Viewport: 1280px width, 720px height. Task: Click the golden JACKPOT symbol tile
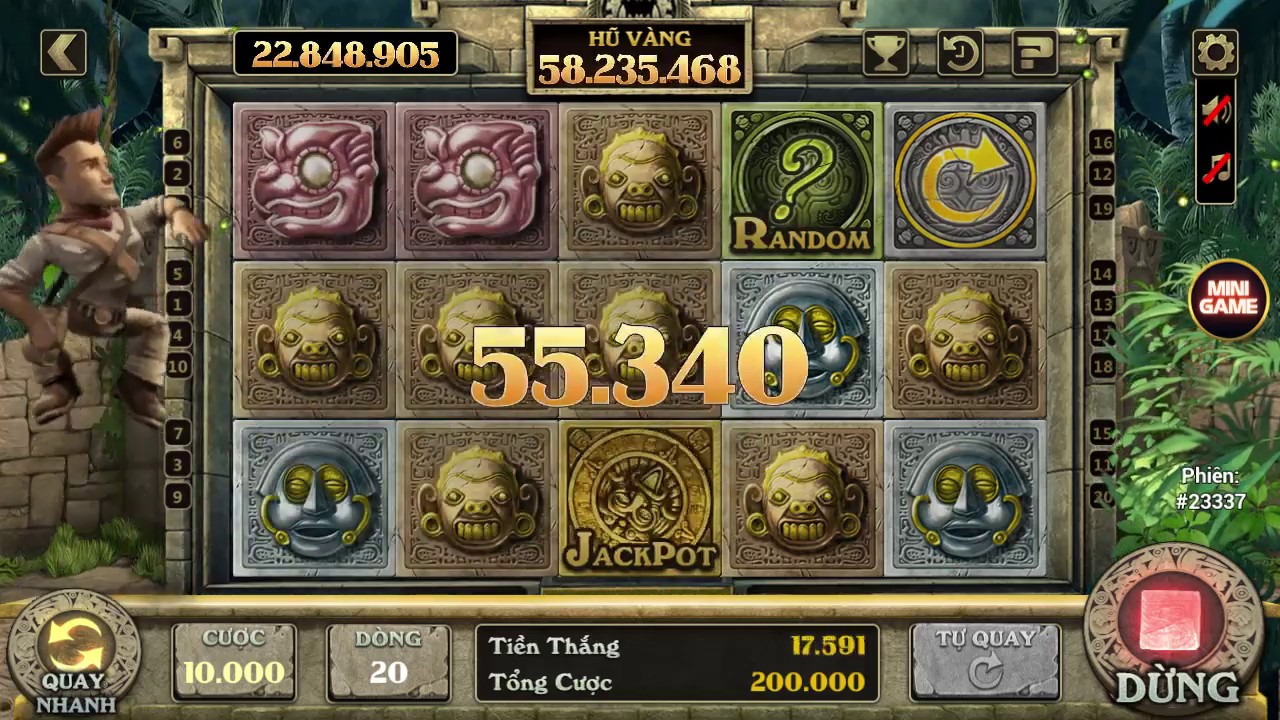[x=639, y=500]
